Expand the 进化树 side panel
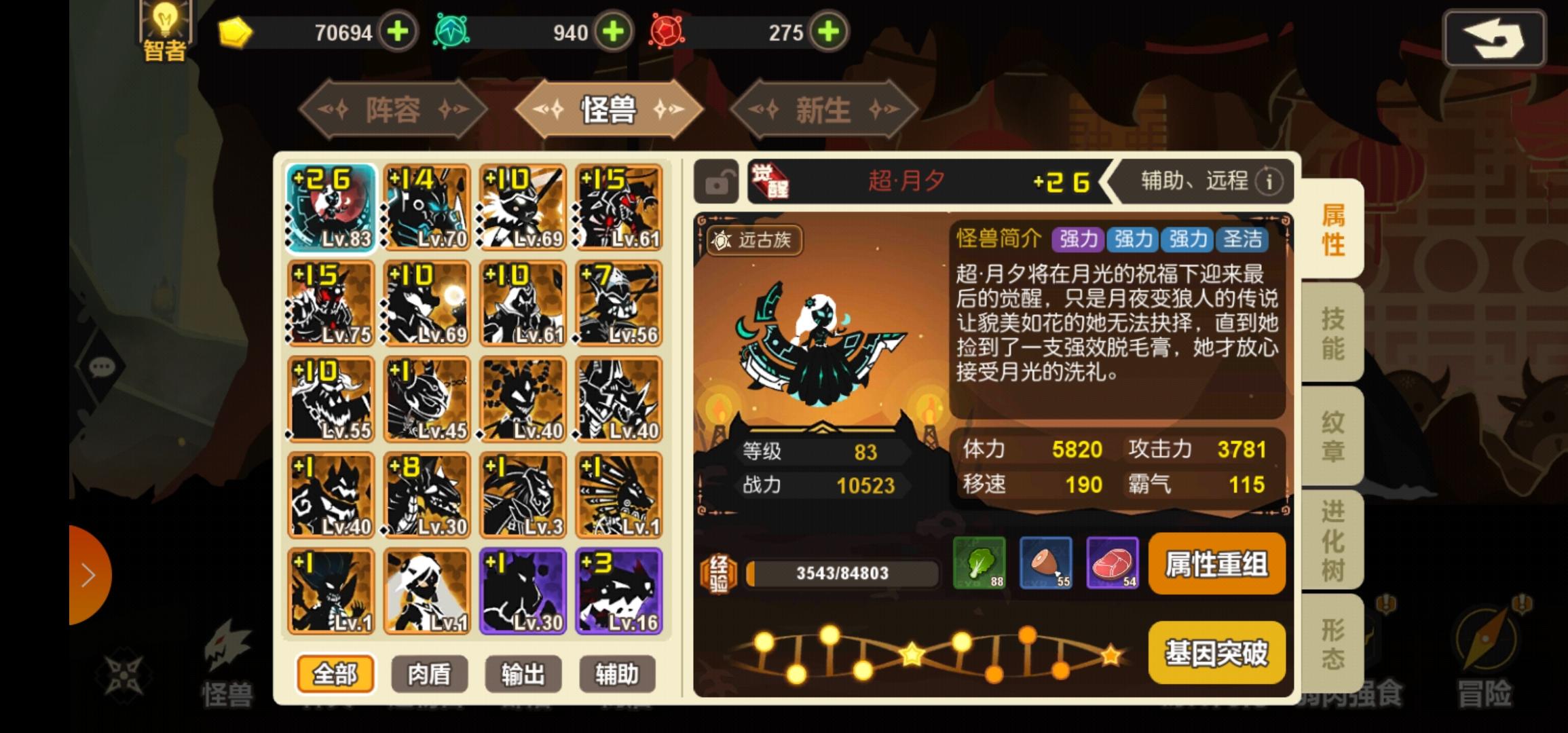The image size is (1568, 733). coord(1332,540)
